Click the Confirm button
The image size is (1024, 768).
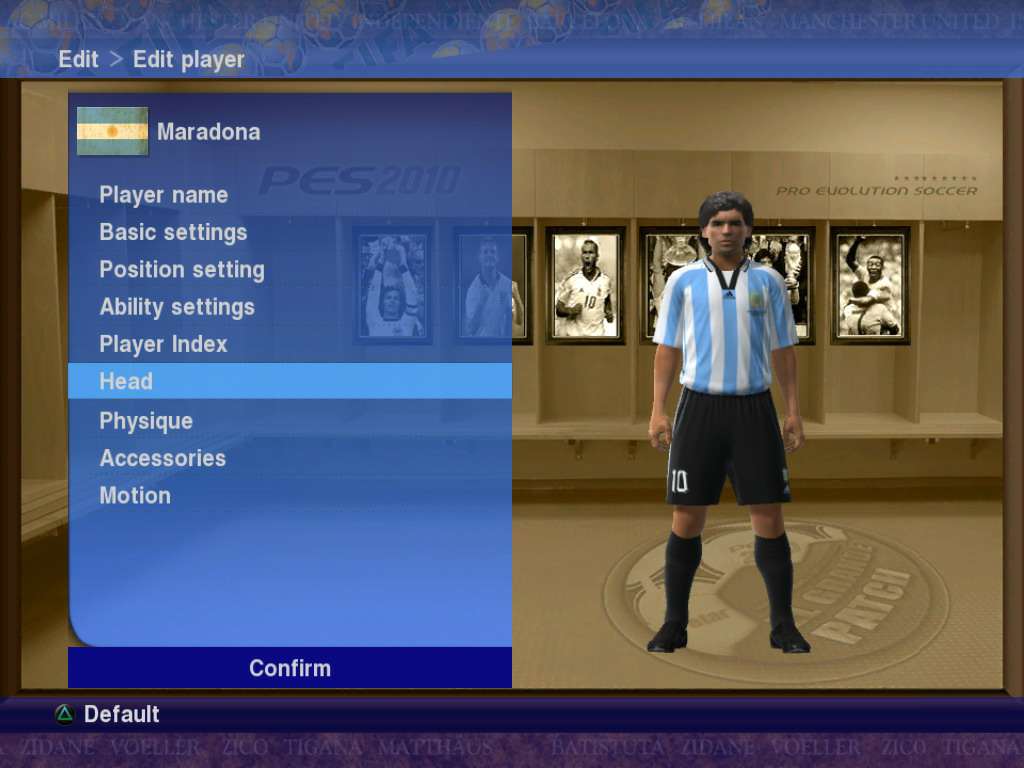click(x=290, y=668)
